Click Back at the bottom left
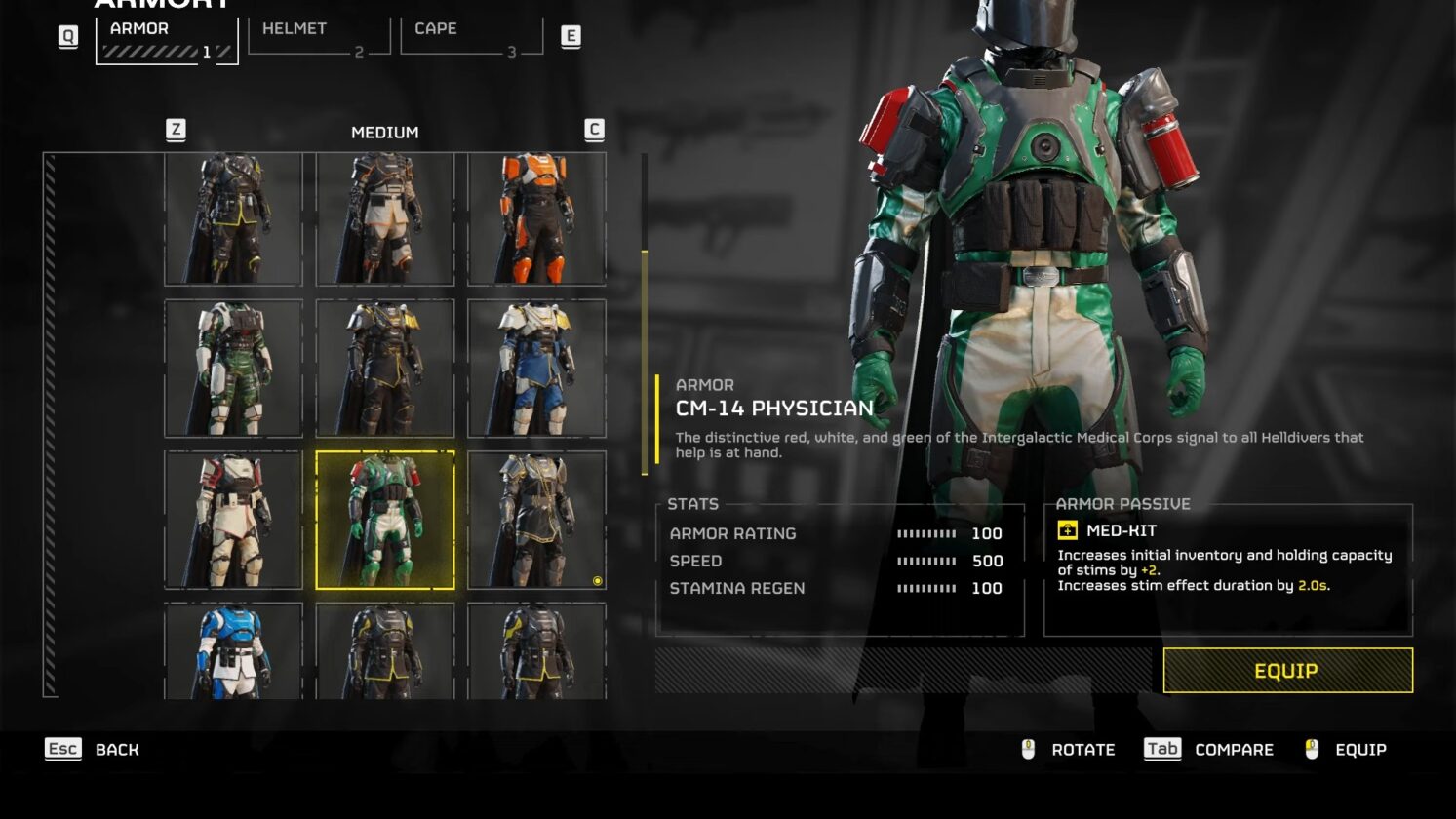The height and width of the screenshot is (819, 1456). point(115,750)
